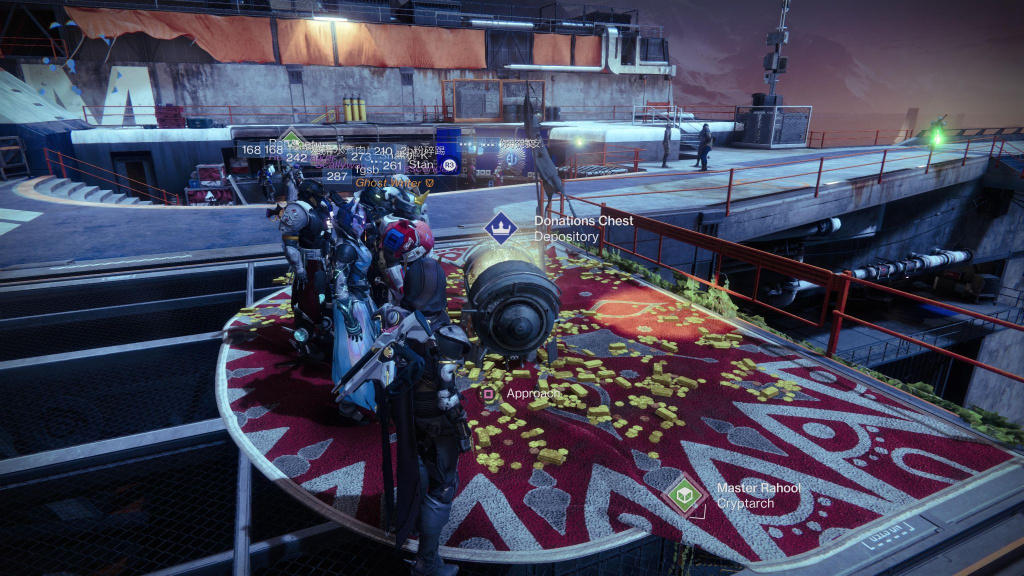Select Master Rahool's Cryptarch marker icon

click(684, 495)
